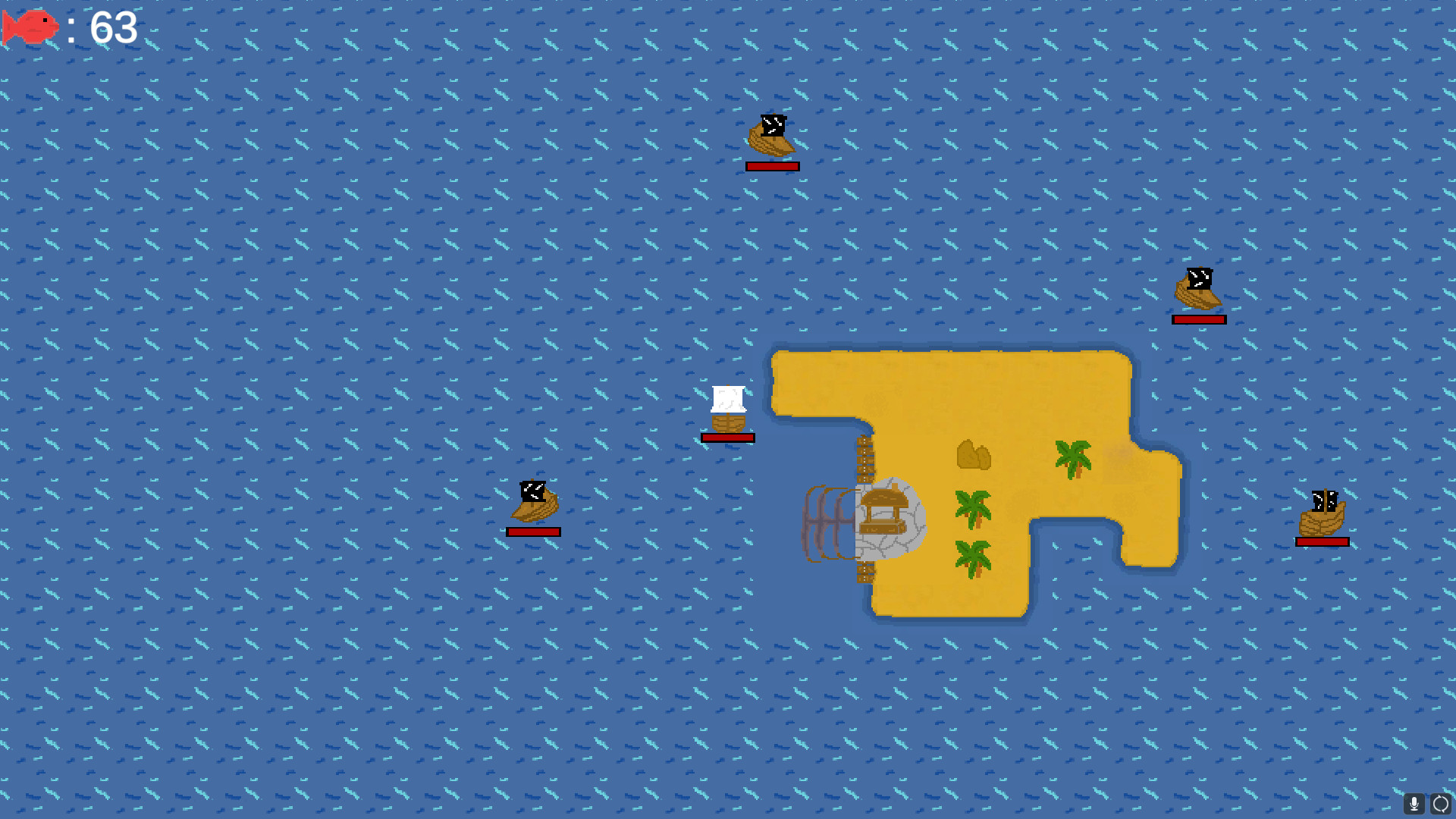
Task: Toggle the microphone on or off
Action: (1414, 803)
